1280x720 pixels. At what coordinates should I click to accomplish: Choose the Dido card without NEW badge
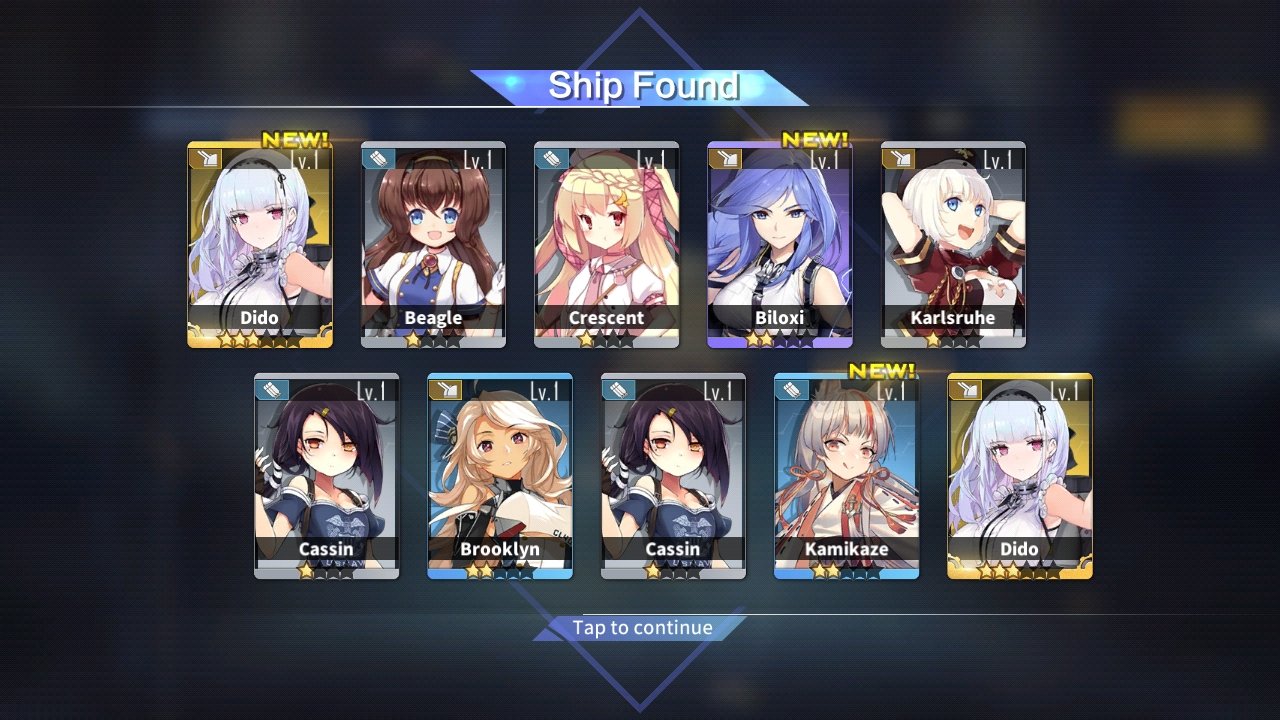click(x=1020, y=476)
